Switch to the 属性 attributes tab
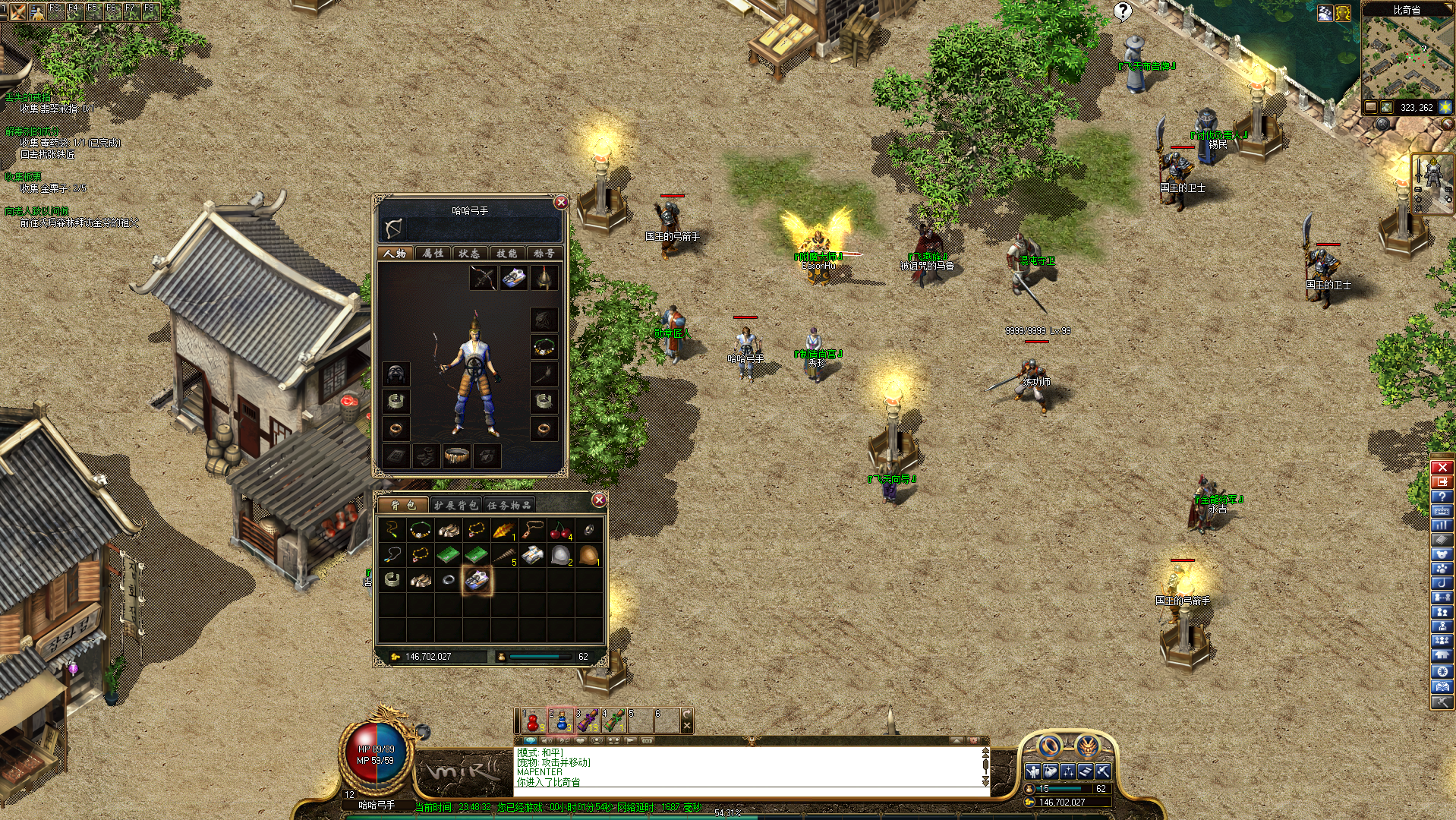This screenshot has width=1456, height=820. 433,253
